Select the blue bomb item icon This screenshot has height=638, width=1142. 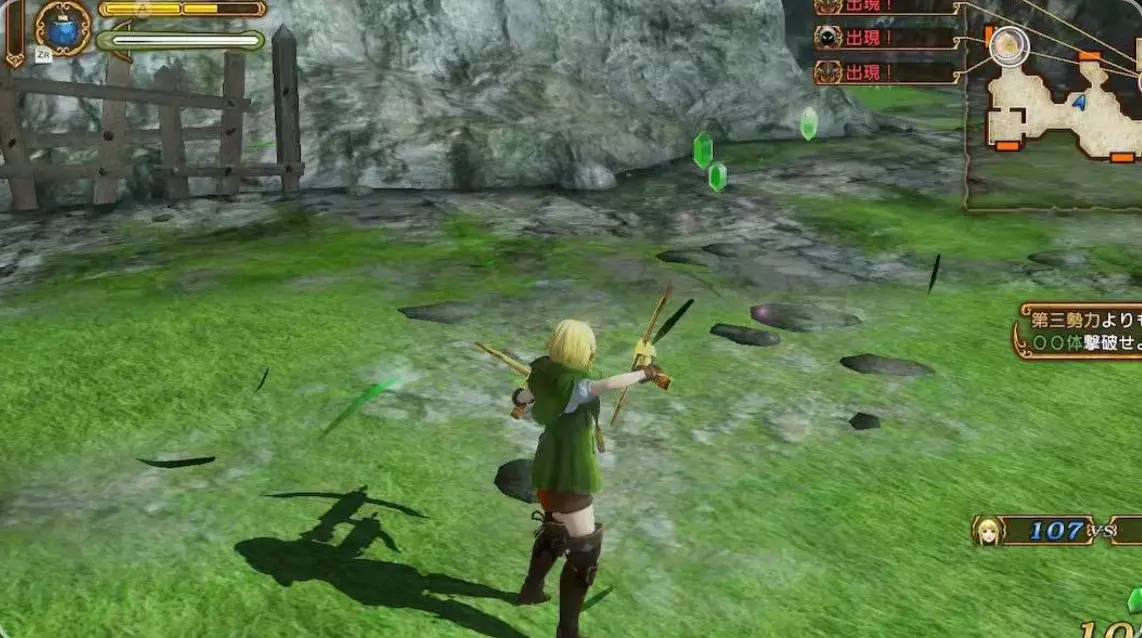62,27
